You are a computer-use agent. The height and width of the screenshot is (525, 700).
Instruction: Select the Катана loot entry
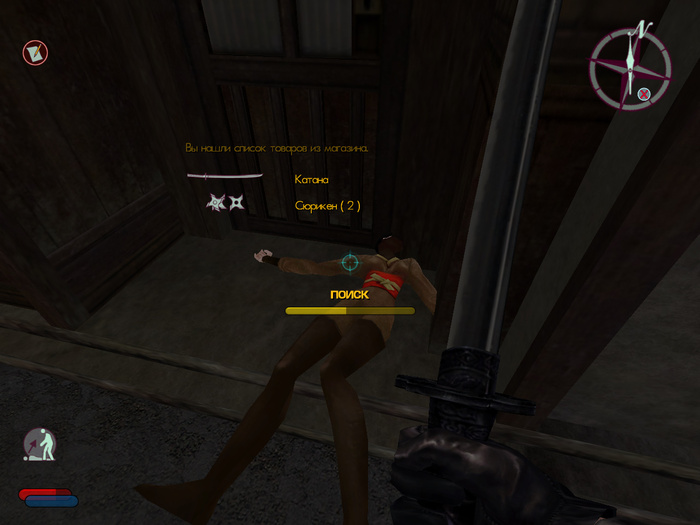point(311,179)
